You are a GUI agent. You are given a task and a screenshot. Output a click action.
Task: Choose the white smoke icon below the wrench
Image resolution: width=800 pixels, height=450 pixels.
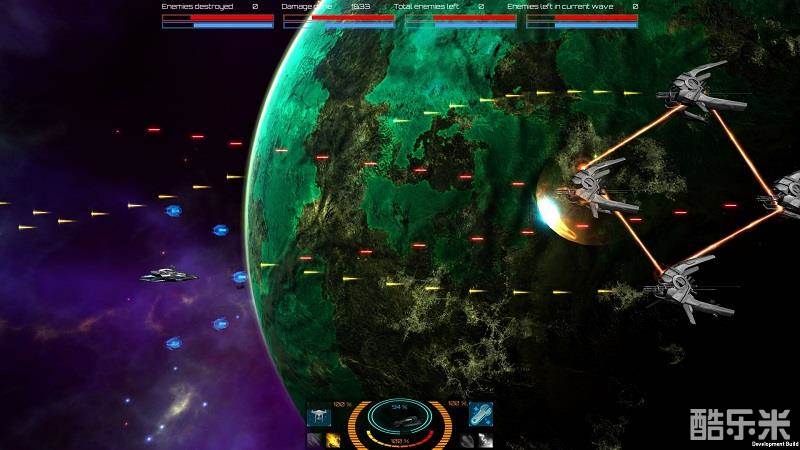coord(486,440)
